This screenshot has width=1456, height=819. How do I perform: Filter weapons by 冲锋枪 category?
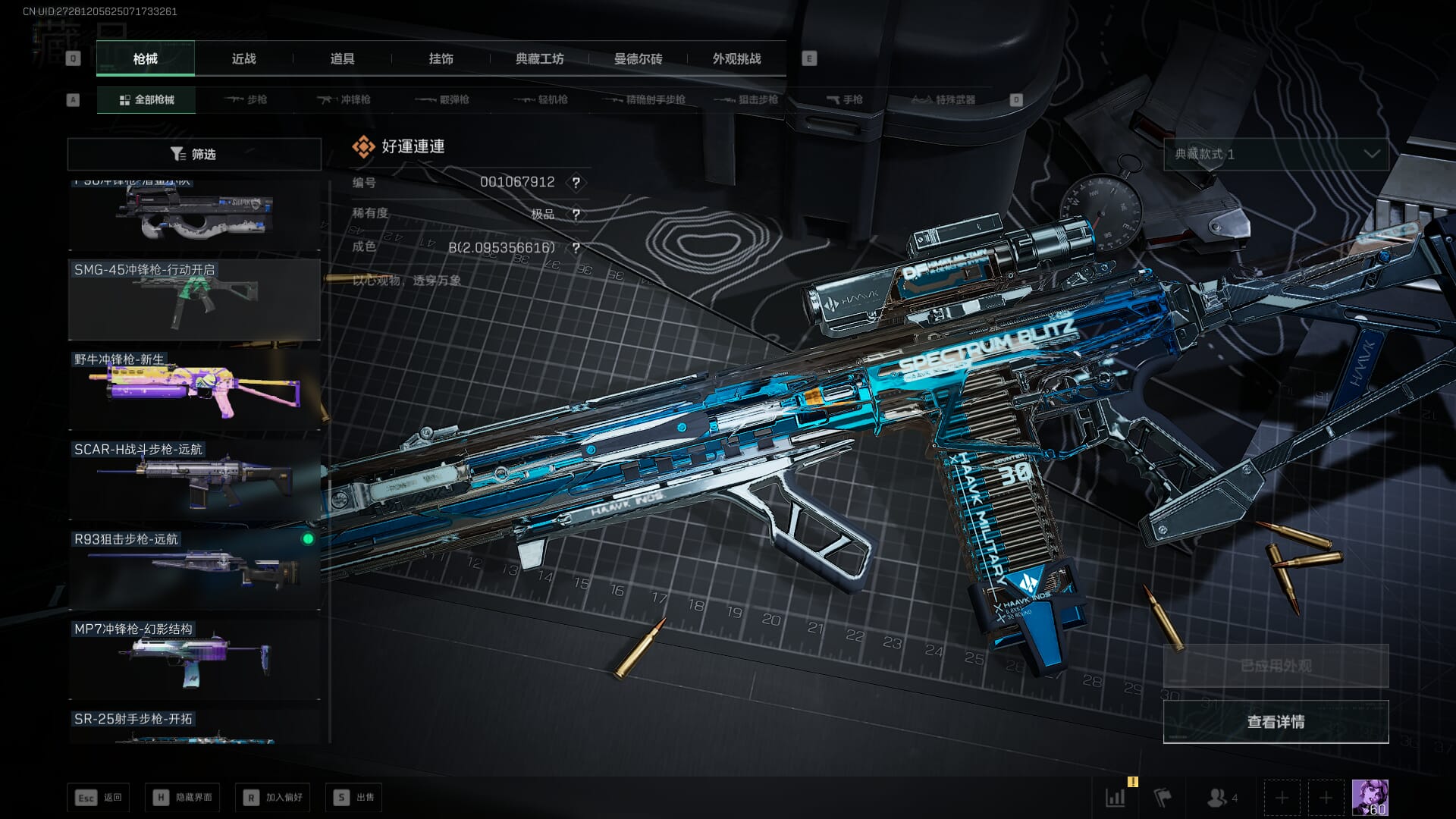pos(345,99)
